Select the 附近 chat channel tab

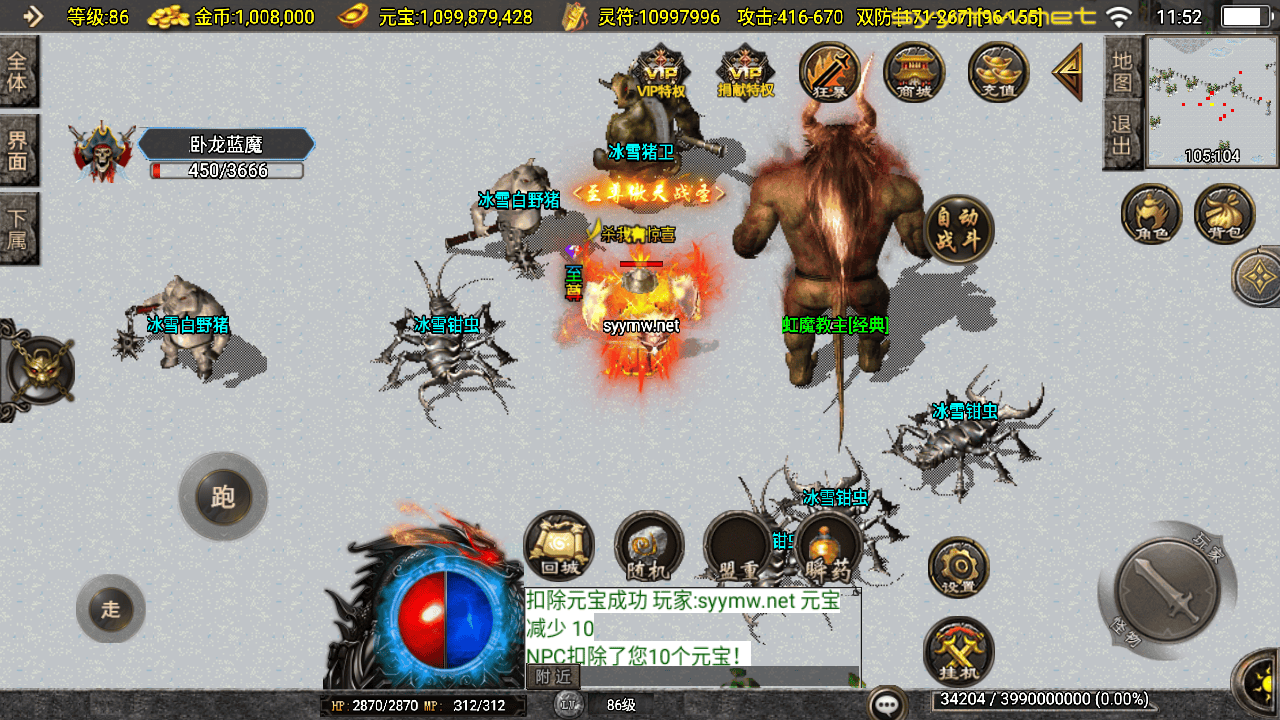point(552,677)
